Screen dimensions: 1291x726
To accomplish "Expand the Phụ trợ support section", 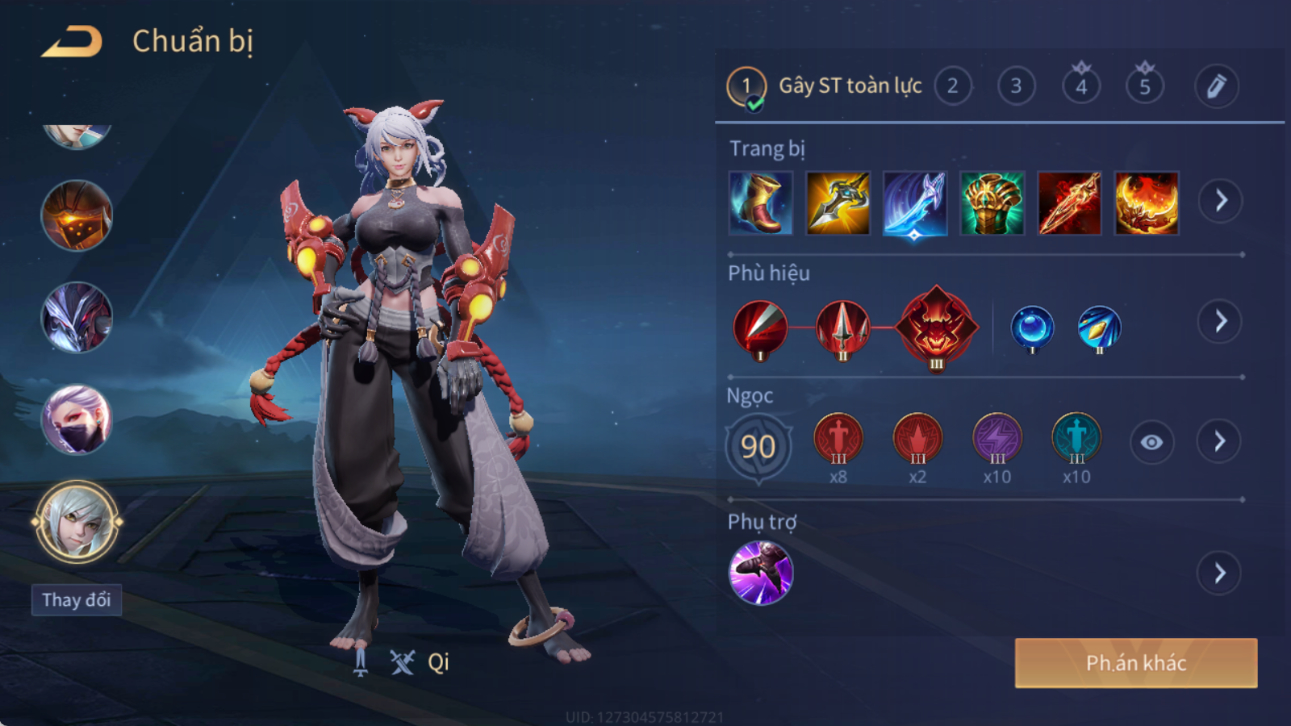I will (1219, 573).
